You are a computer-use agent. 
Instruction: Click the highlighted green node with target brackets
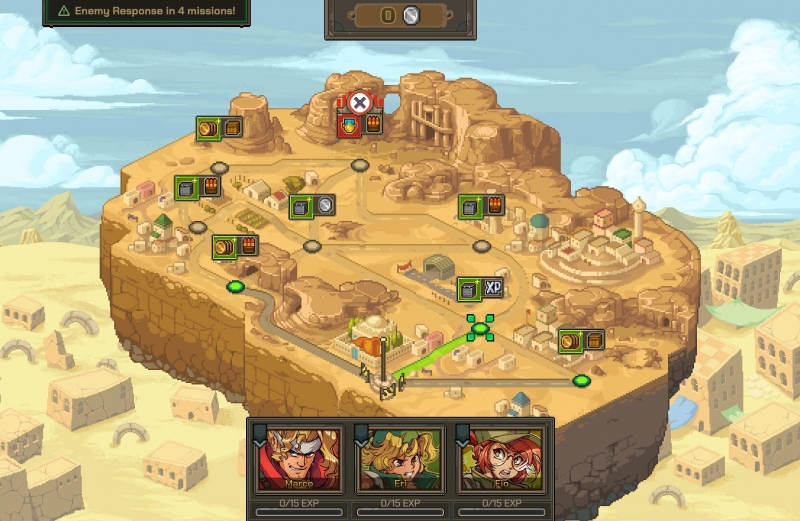(x=480, y=327)
